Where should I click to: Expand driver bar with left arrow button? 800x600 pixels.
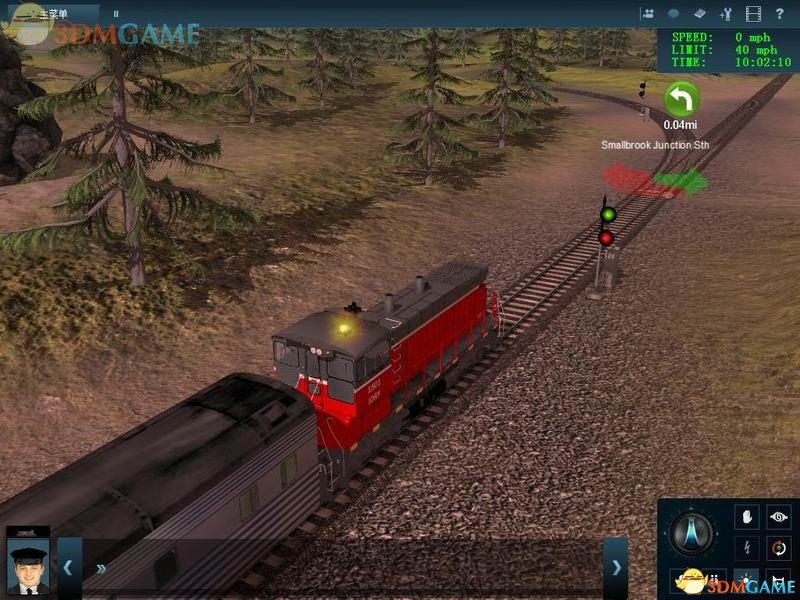pos(69,567)
